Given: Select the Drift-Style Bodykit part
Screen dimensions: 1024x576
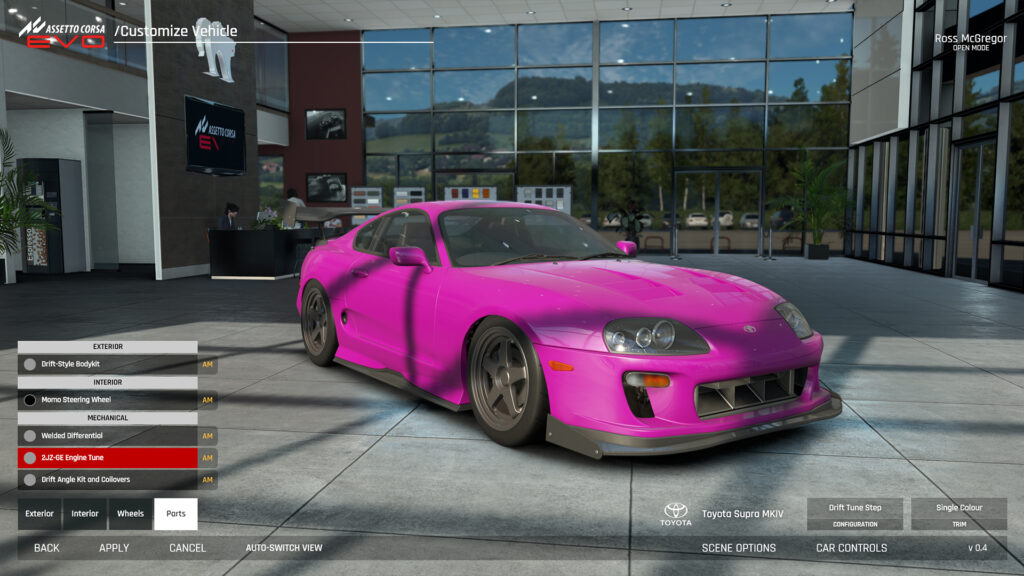Looking at the screenshot, I should coord(108,365).
